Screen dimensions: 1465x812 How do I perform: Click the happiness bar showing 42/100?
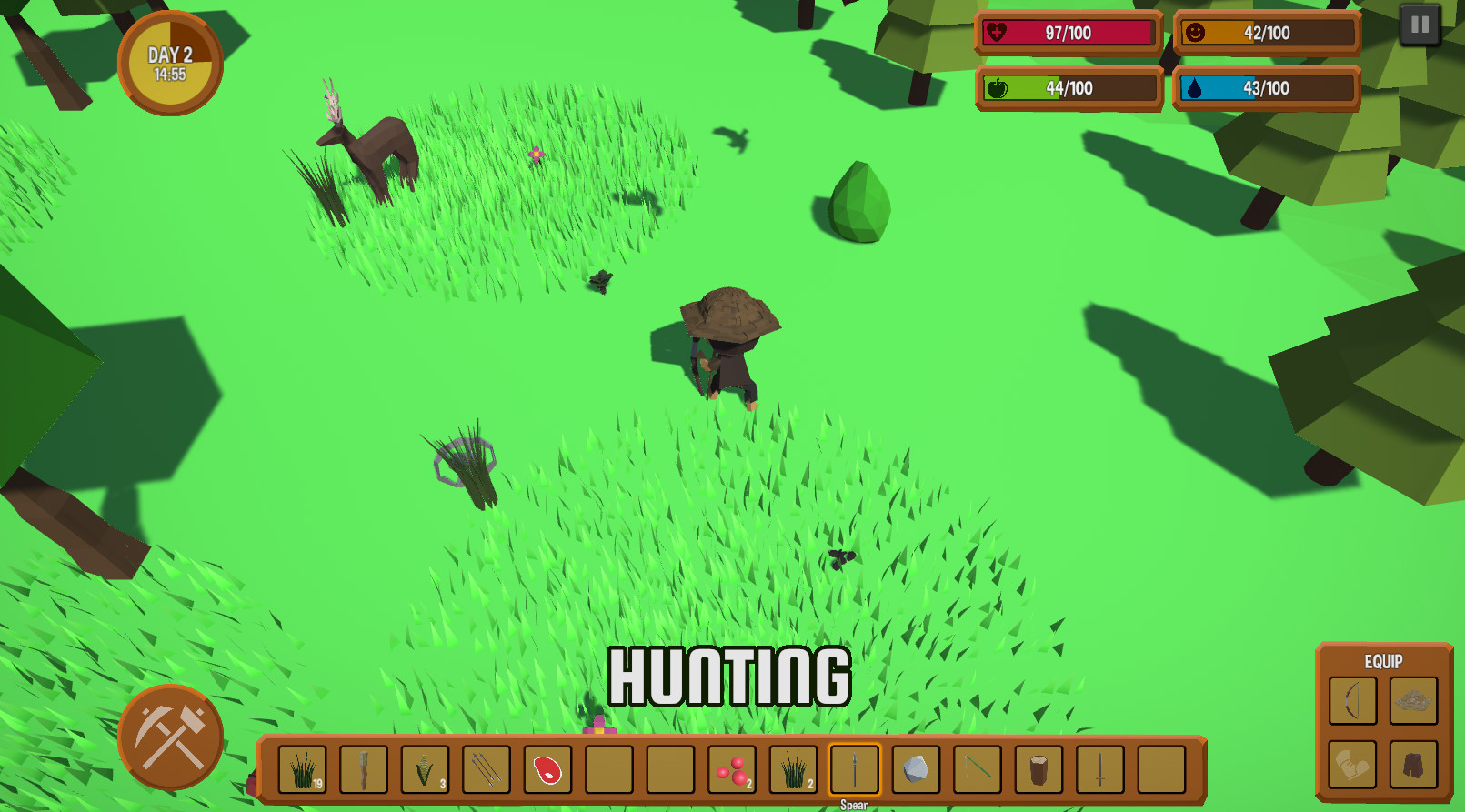1265,34
